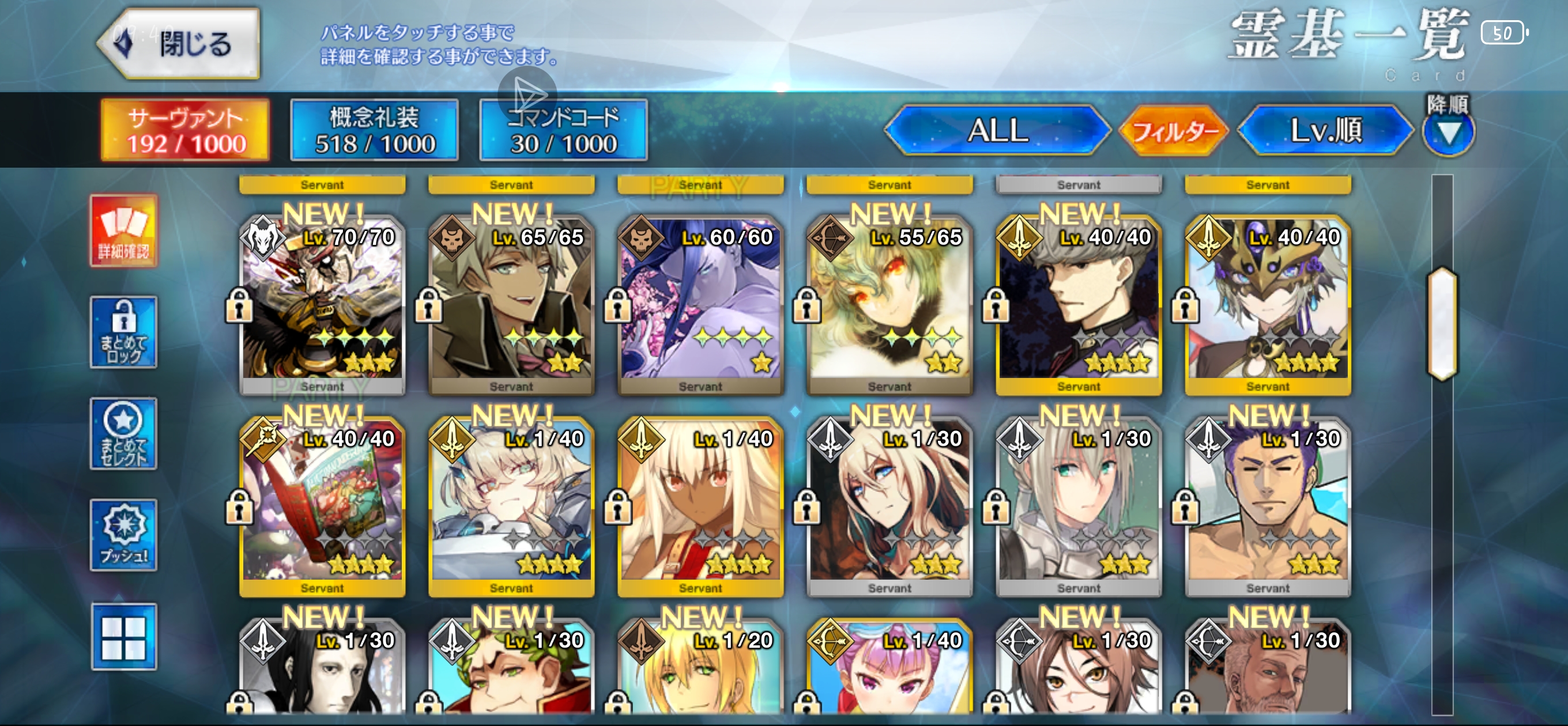
Task: Toggle the four-square grid view button
Action: (x=124, y=637)
